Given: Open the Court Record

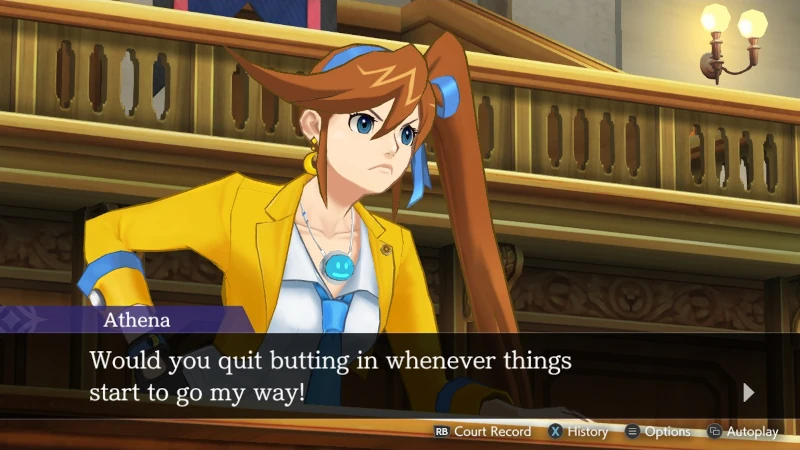Looking at the screenshot, I should pos(483,432).
